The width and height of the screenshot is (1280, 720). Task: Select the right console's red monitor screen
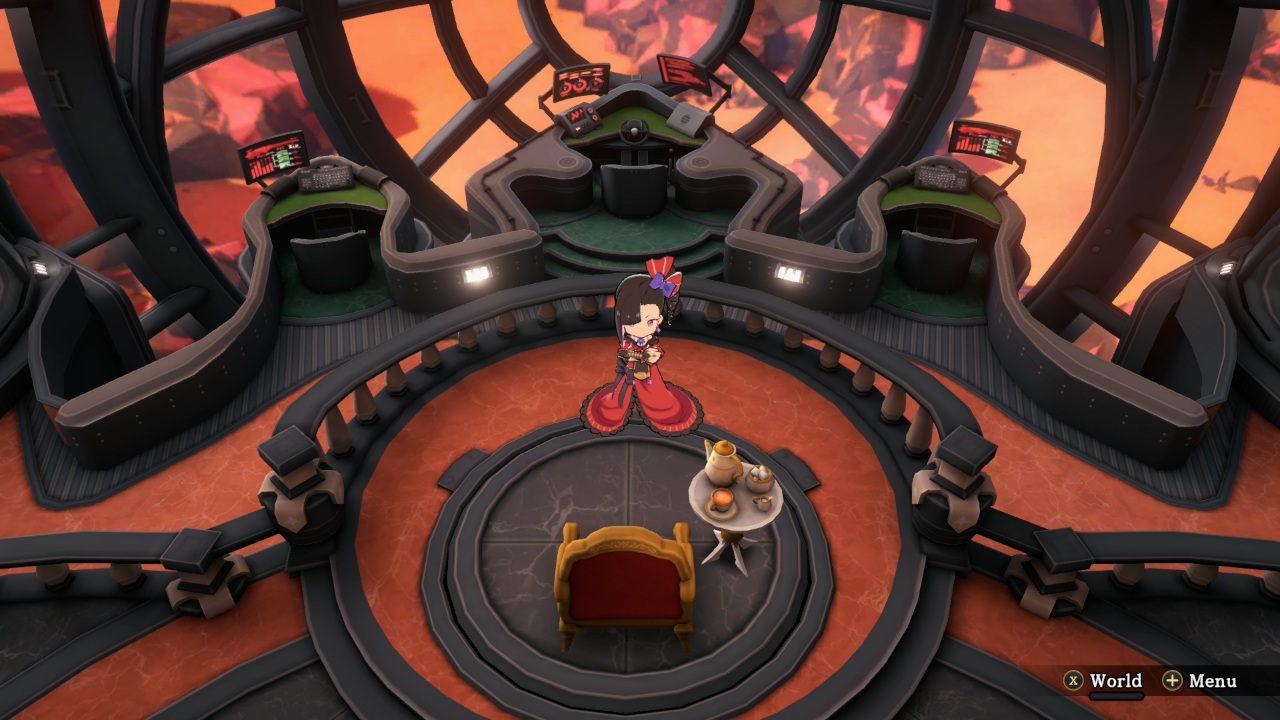(x=987, y=141)
